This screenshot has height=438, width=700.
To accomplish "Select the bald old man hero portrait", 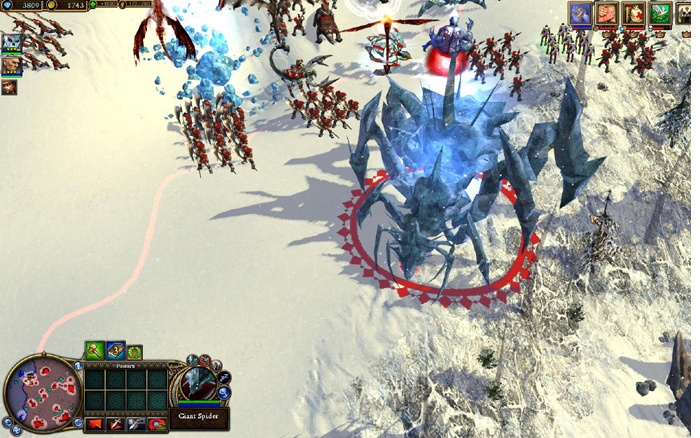I will [10, 65].
